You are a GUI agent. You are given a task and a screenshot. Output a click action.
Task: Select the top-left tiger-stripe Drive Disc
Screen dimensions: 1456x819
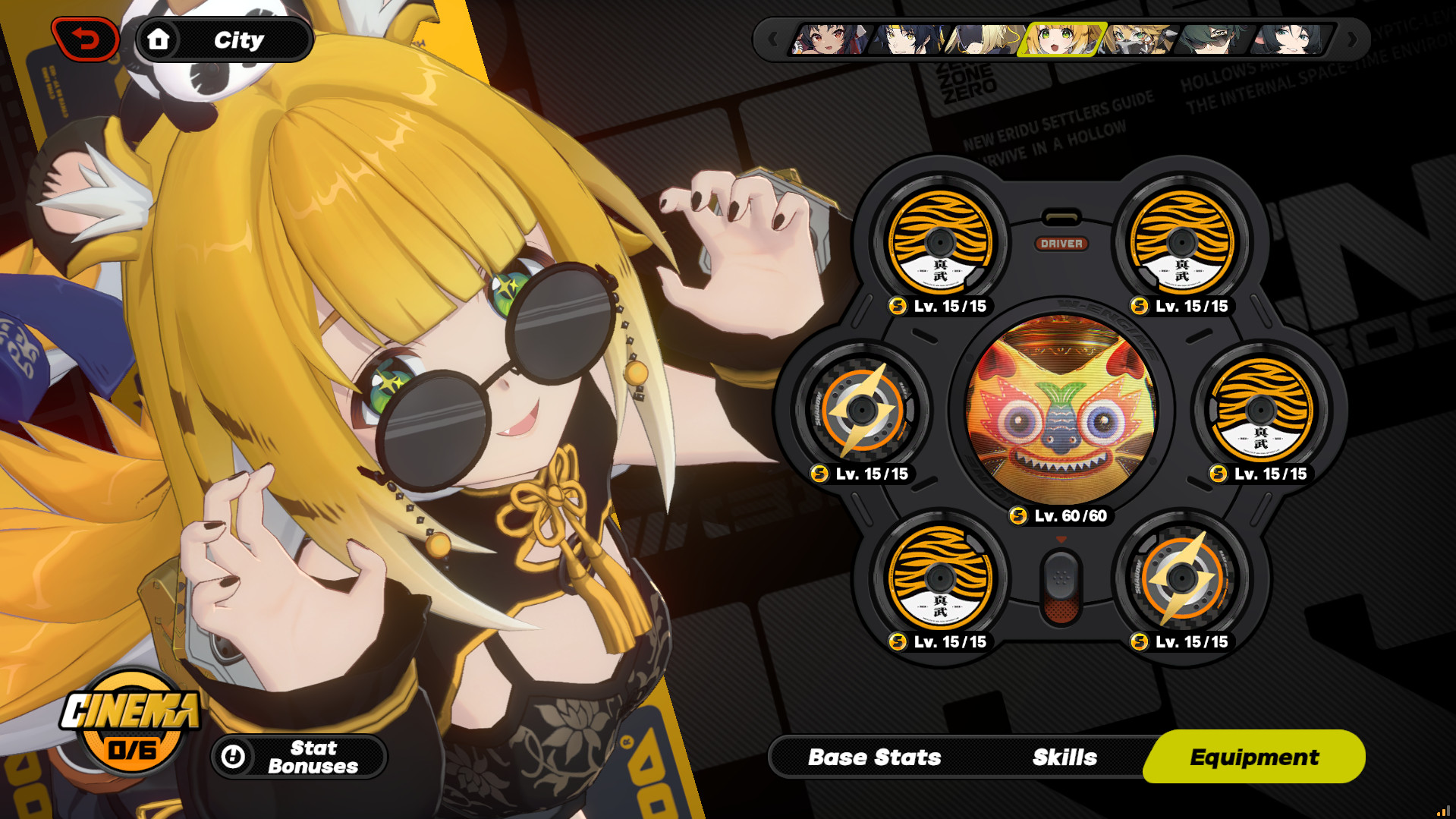[x=940, y=241]
